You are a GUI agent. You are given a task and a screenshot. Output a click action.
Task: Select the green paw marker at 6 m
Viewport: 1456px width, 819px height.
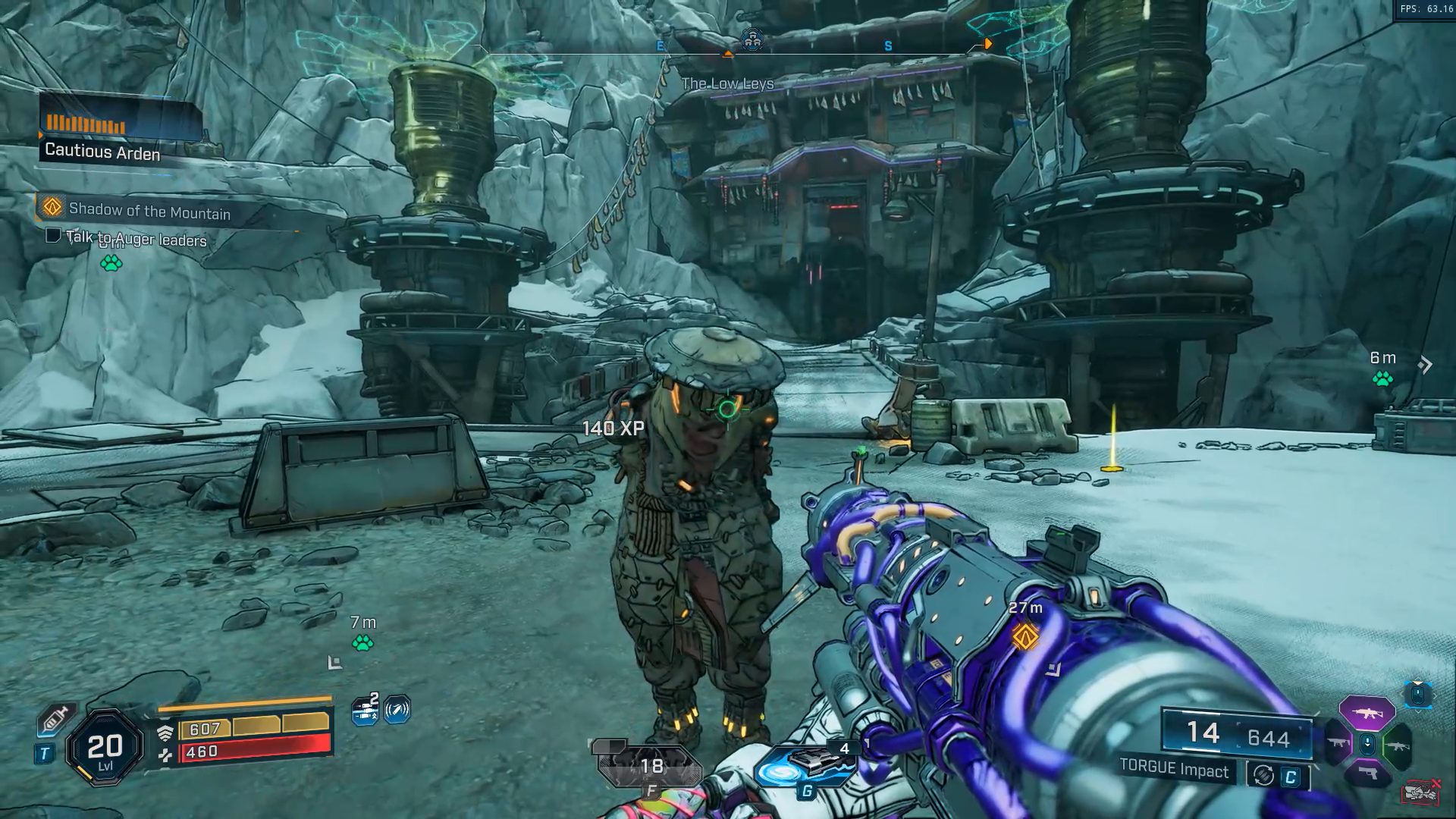(1382, 378)
